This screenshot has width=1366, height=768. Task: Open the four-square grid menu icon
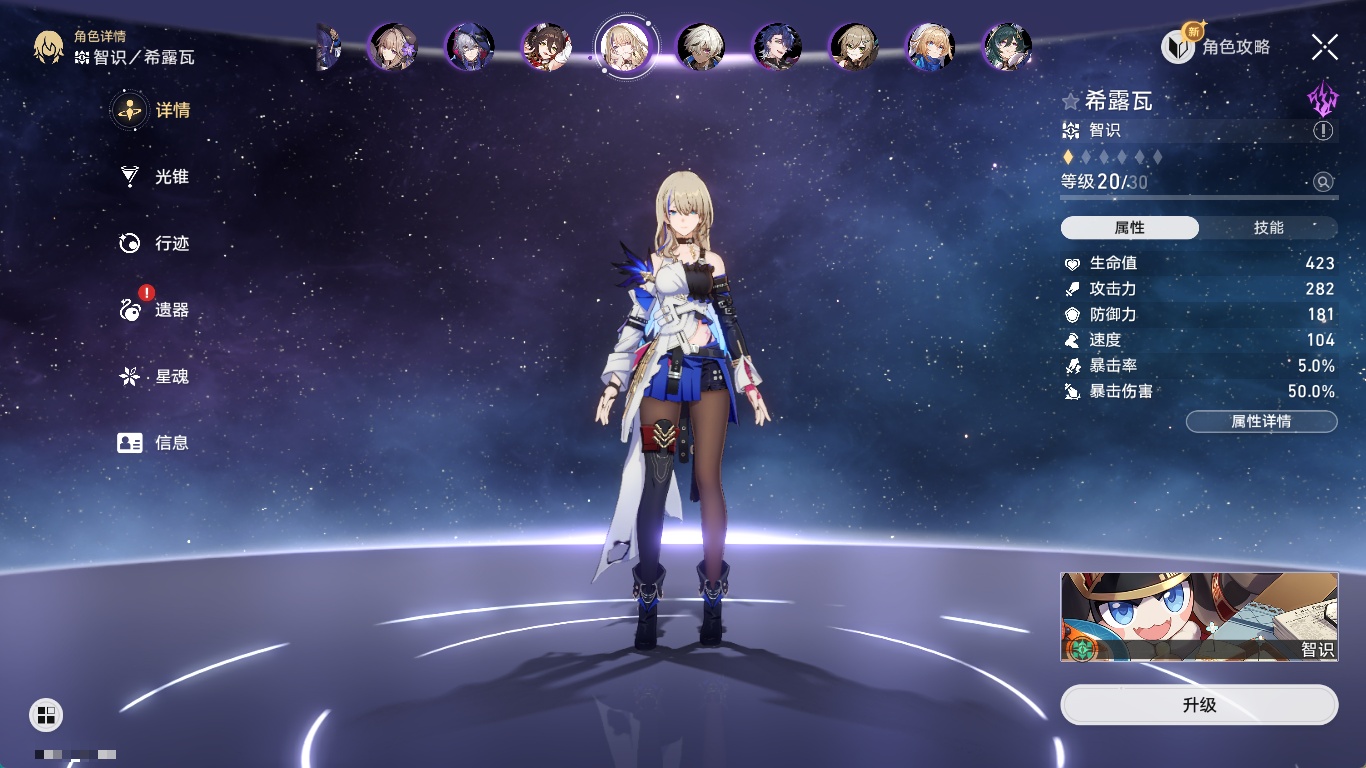[x=46, y=714]
